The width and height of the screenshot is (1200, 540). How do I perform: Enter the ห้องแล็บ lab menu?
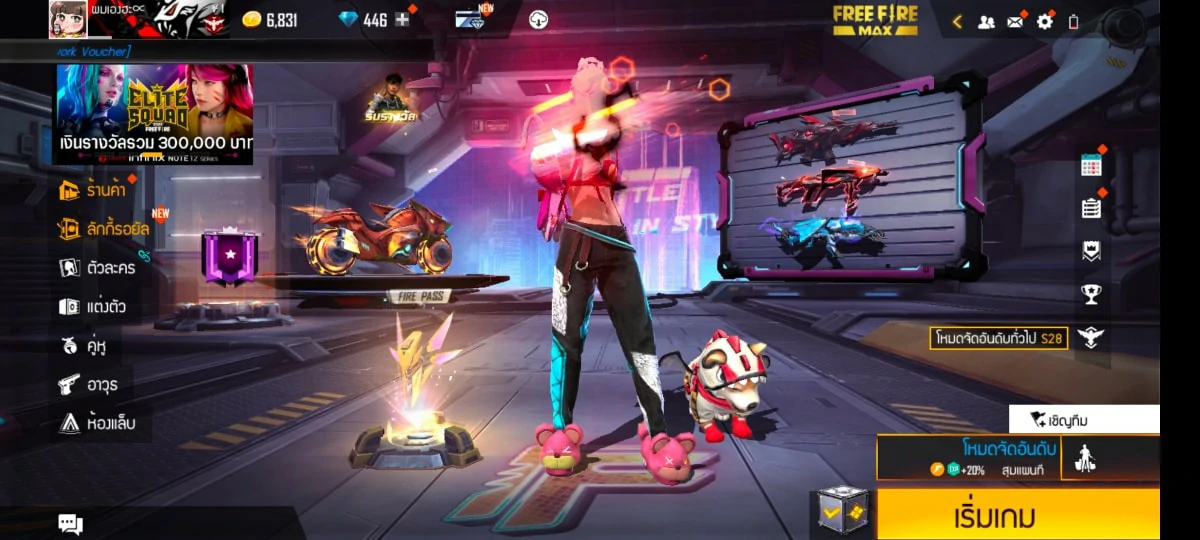click(x=97, y=423)
